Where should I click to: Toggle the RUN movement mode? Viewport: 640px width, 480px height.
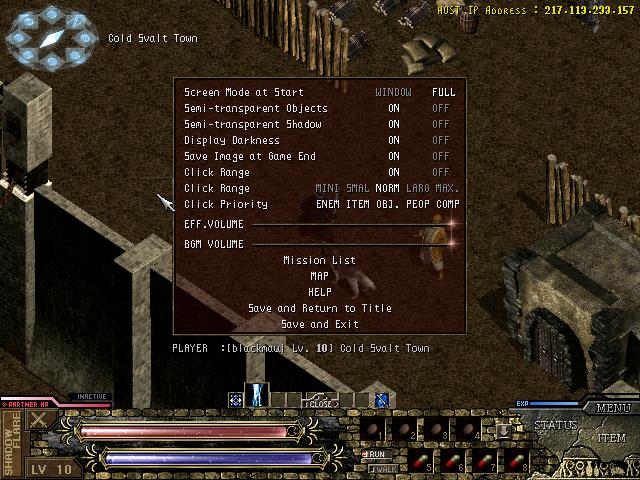(x=379, y=454)
